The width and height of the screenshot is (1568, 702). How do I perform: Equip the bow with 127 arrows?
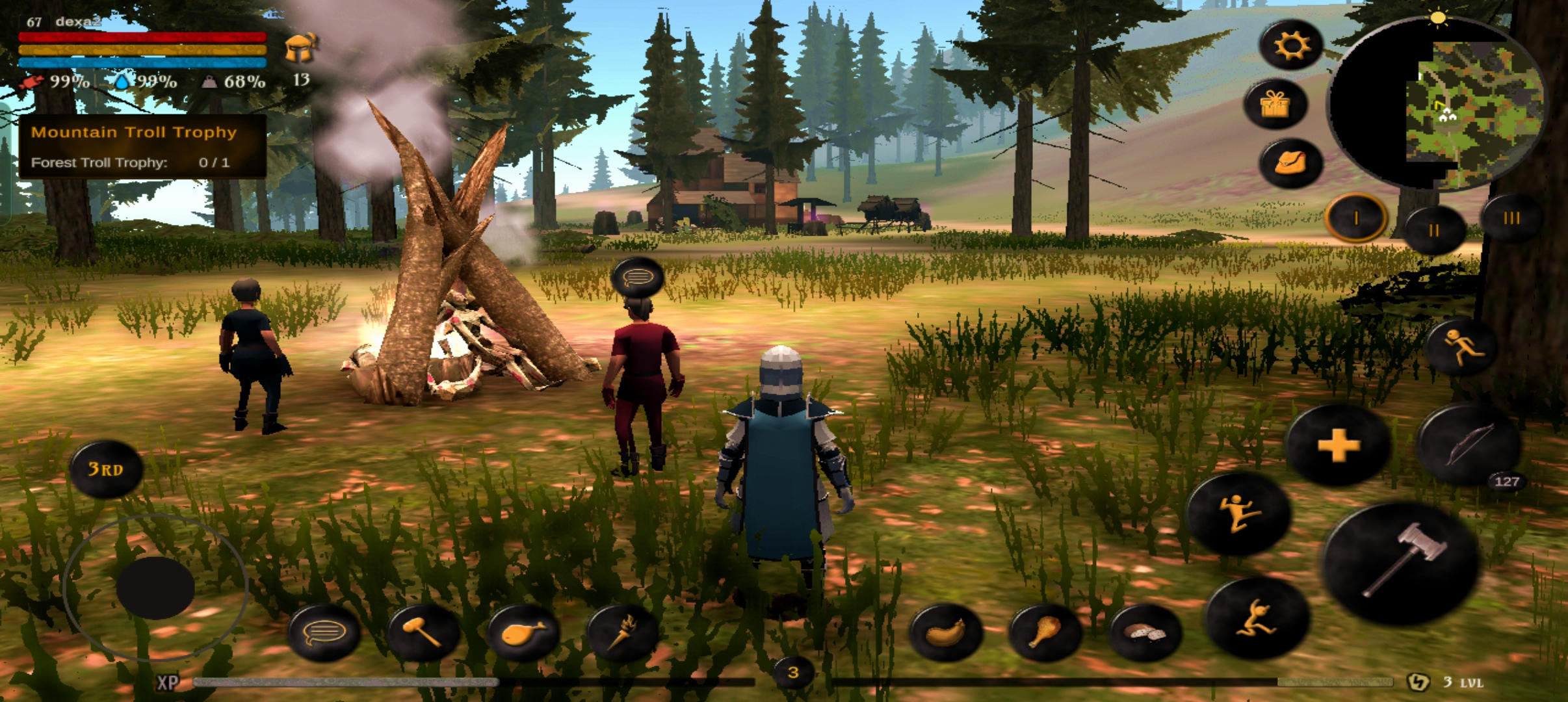(1468, 445)
